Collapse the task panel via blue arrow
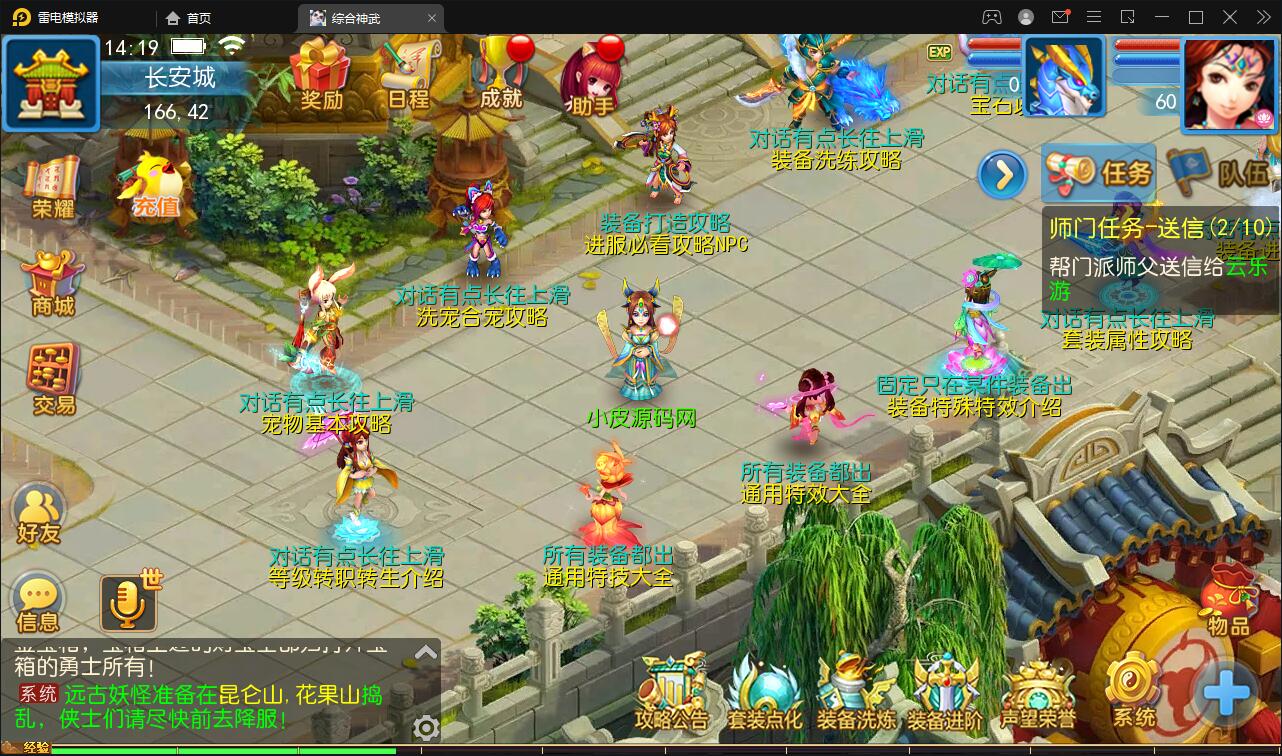The width and height of the screenshot is (1282, 756). click(1001, 174)
